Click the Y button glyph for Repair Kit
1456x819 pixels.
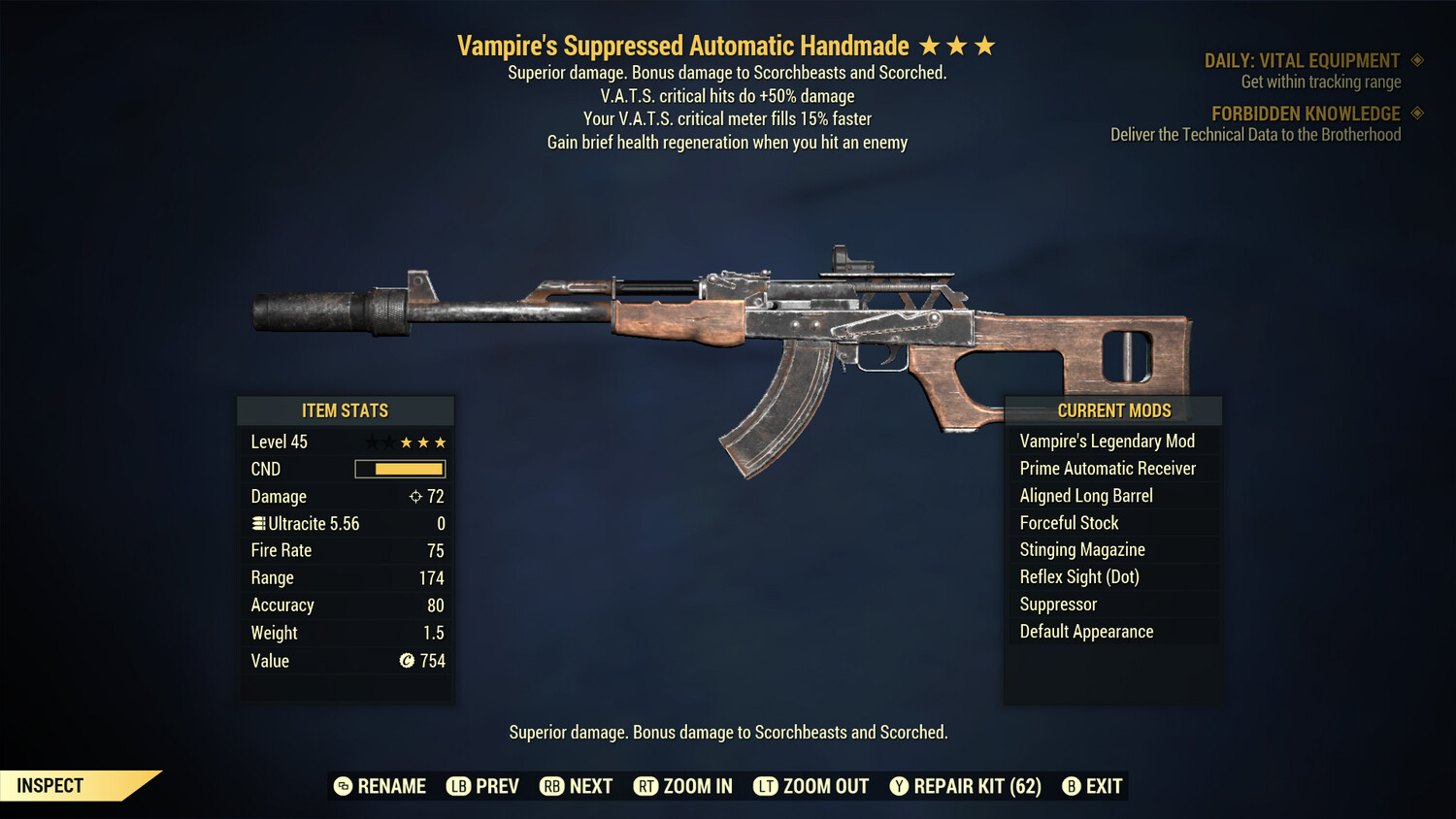898,786
